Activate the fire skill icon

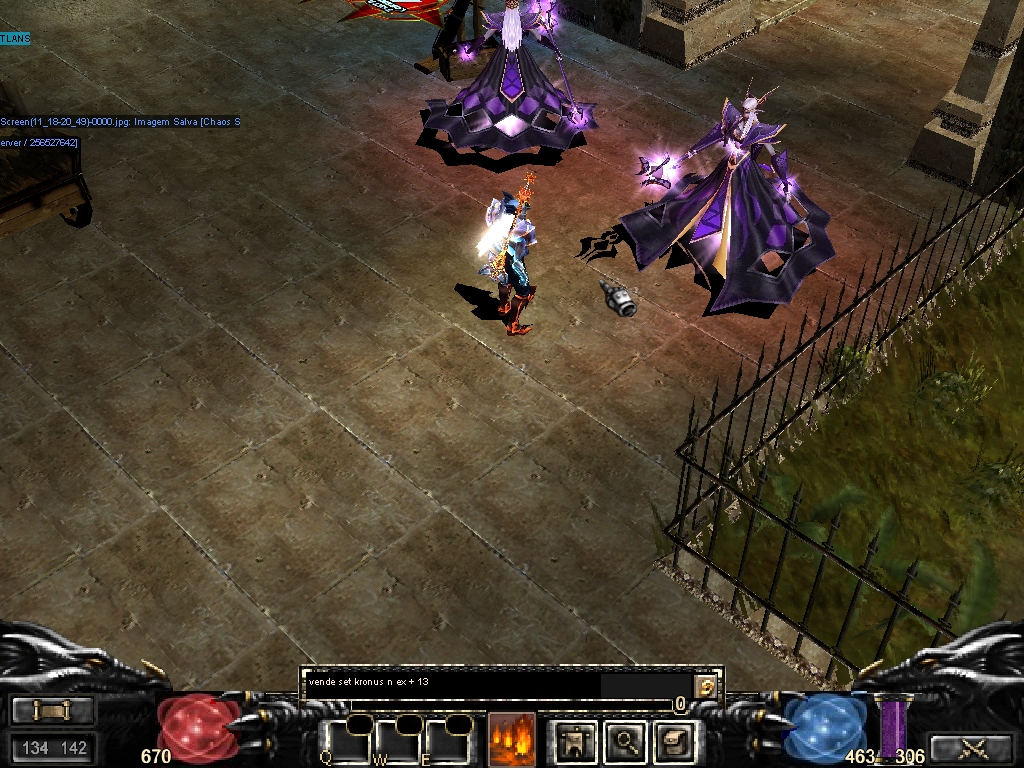[512, 740]
